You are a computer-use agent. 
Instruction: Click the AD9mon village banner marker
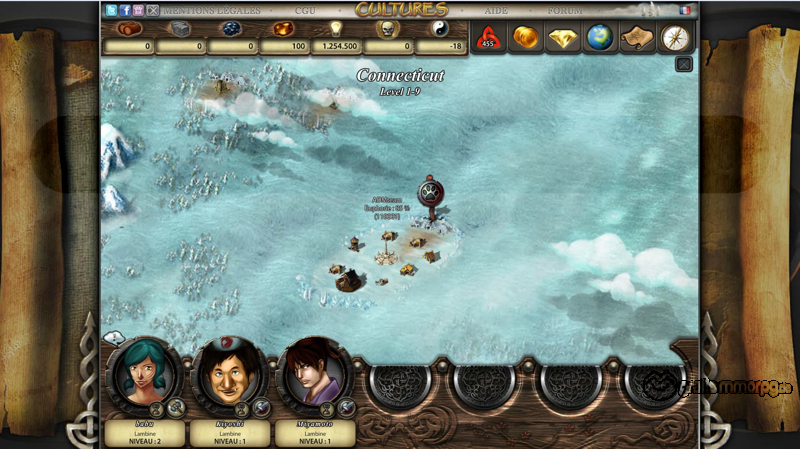pos(432,193)
